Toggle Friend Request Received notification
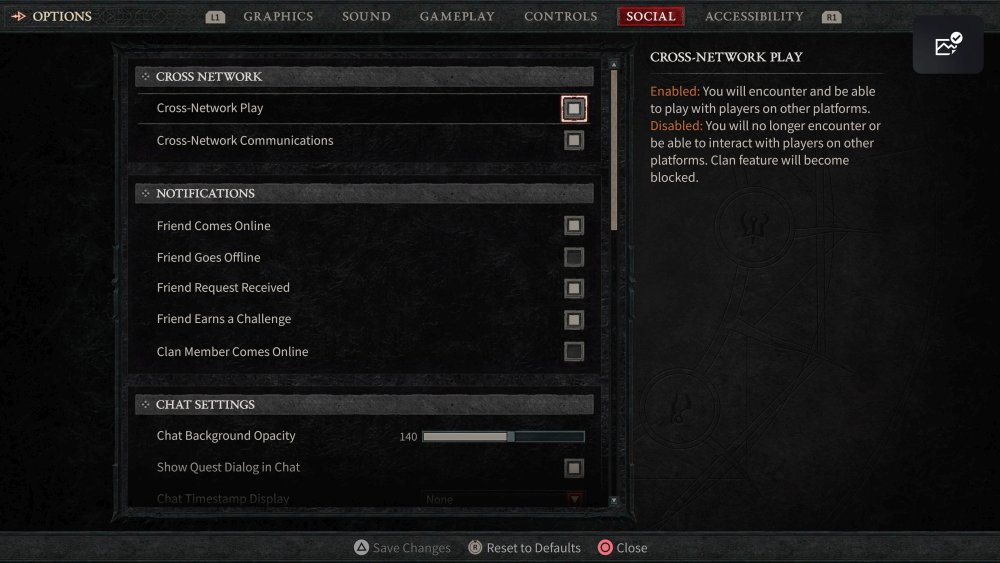The width and height of the screenshot is (1000, 563). point(574,288)
